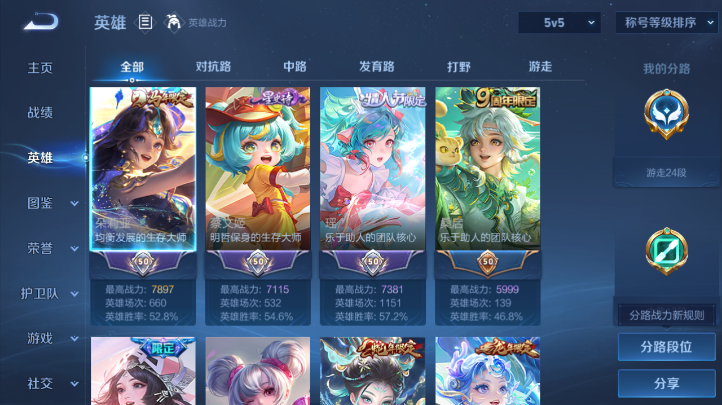
Task: Open the 称号等级排序 sorting dropdown
Action: click(x=665, y=22)
